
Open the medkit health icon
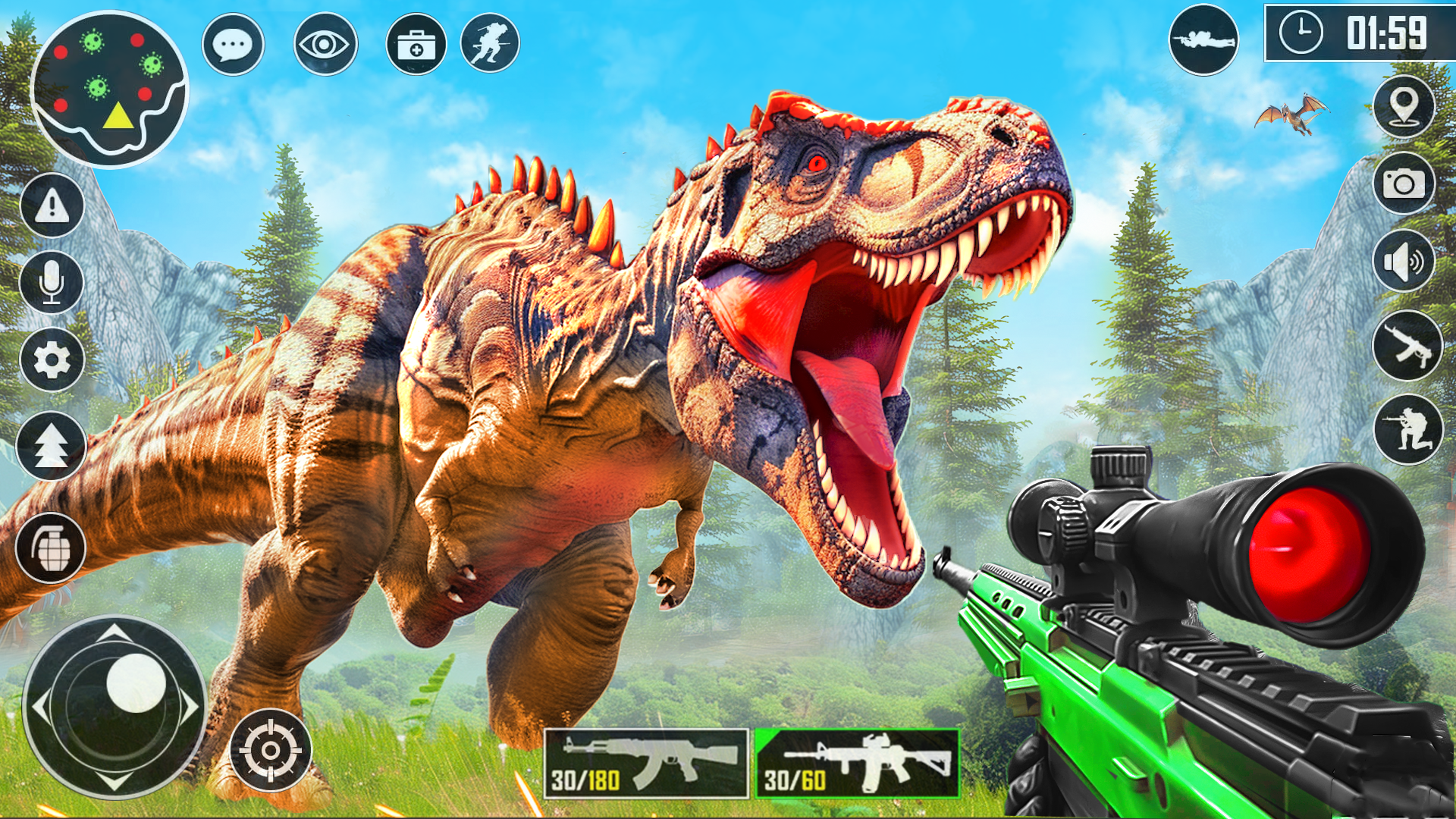point(418,43)
